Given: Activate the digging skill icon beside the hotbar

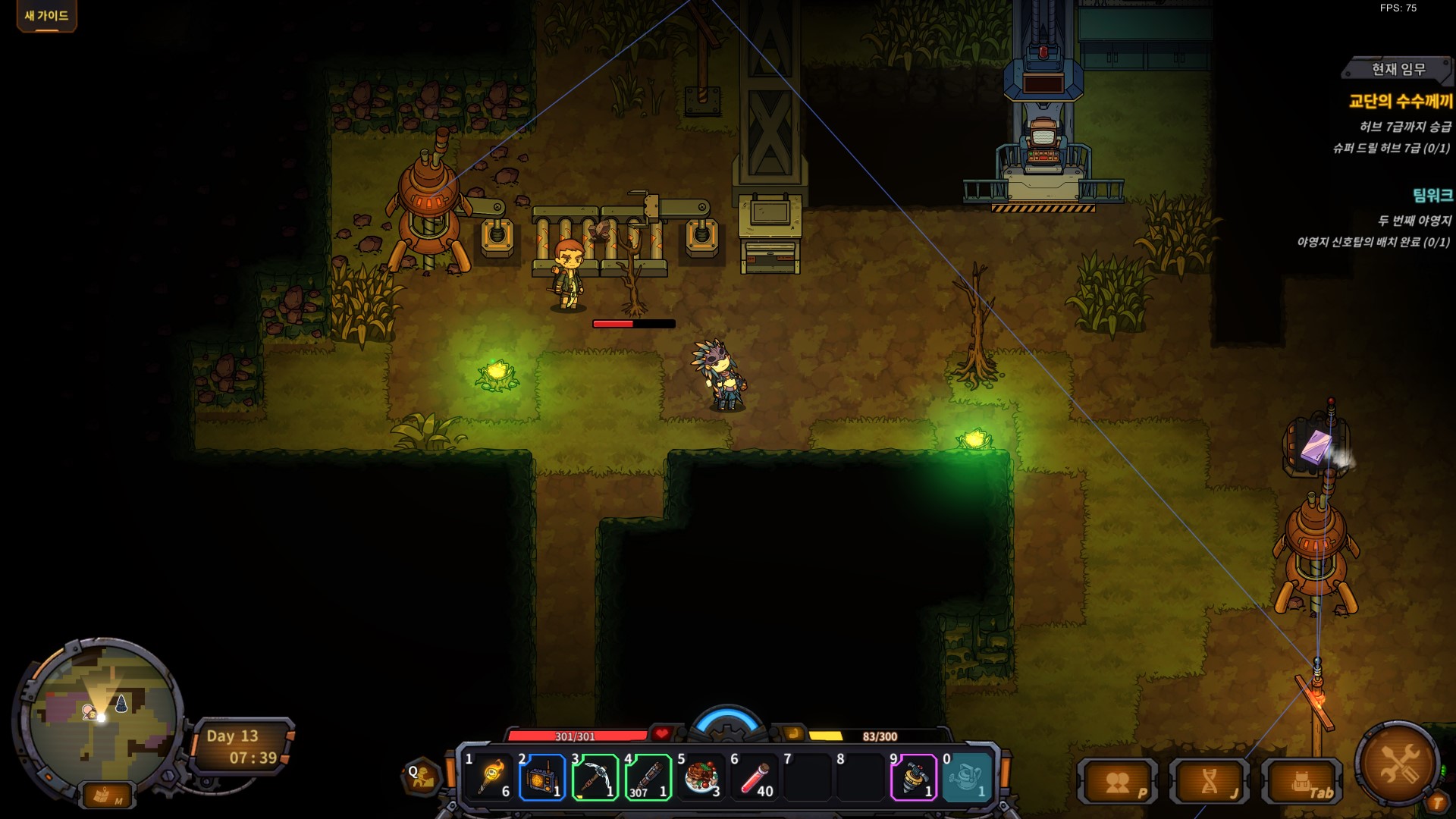Looking at the screenshot, I should click(422, 776).
